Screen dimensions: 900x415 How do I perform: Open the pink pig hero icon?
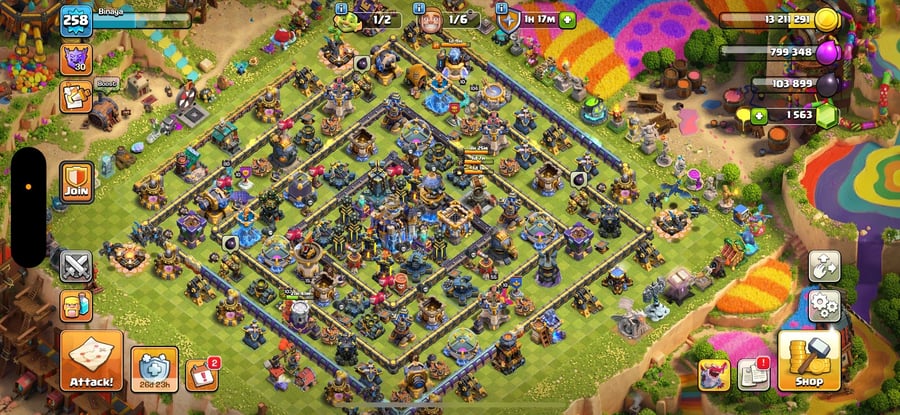point(712,375)
